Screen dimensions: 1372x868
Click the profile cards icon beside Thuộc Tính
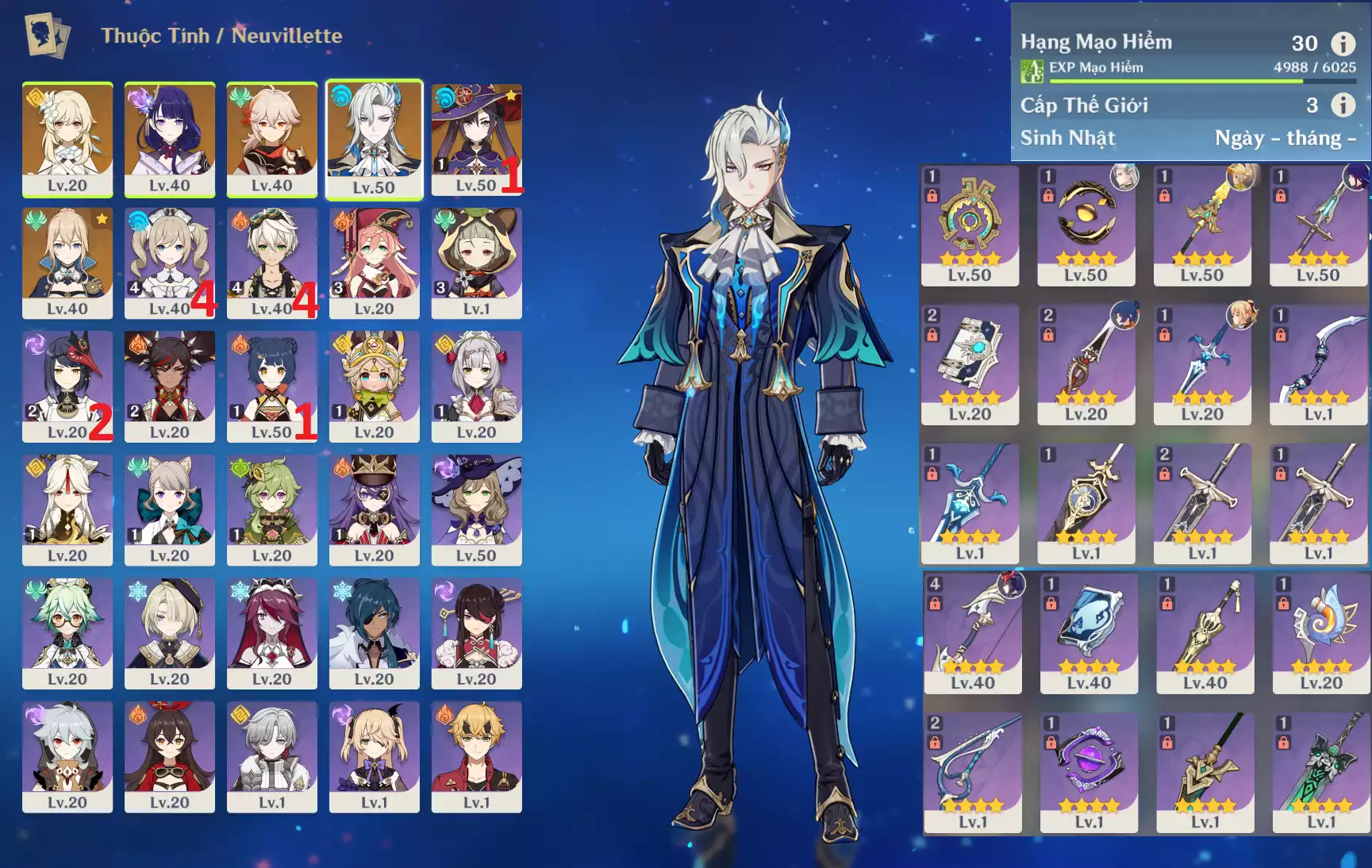47,36
